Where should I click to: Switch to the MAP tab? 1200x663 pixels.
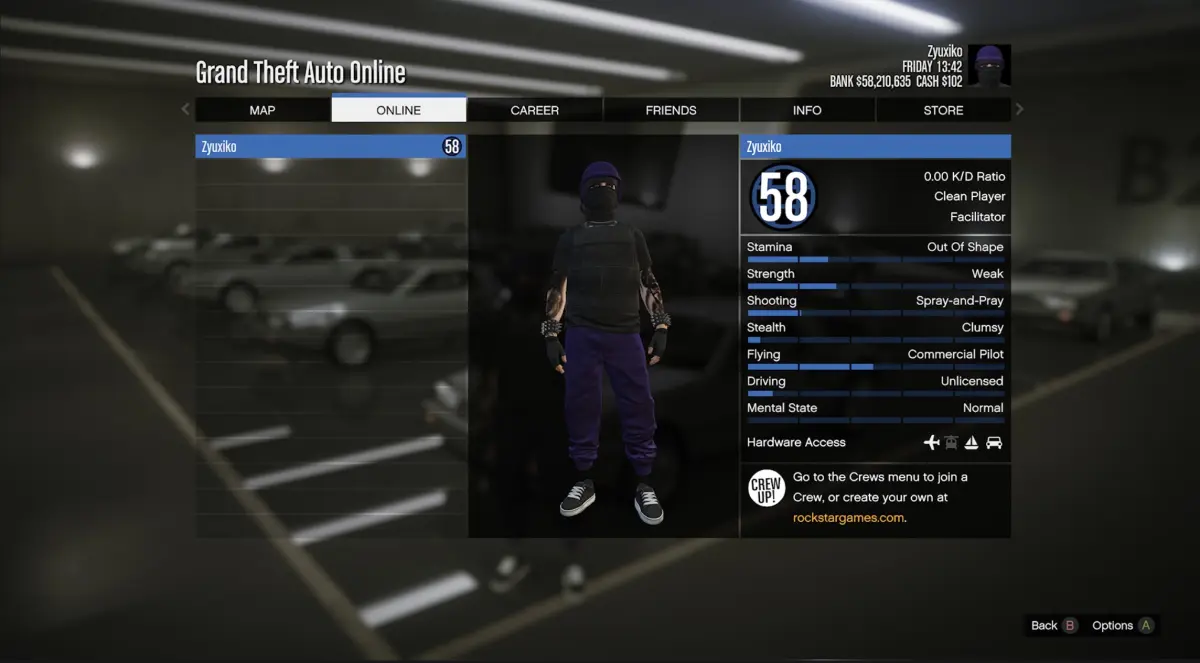(262, 110)
